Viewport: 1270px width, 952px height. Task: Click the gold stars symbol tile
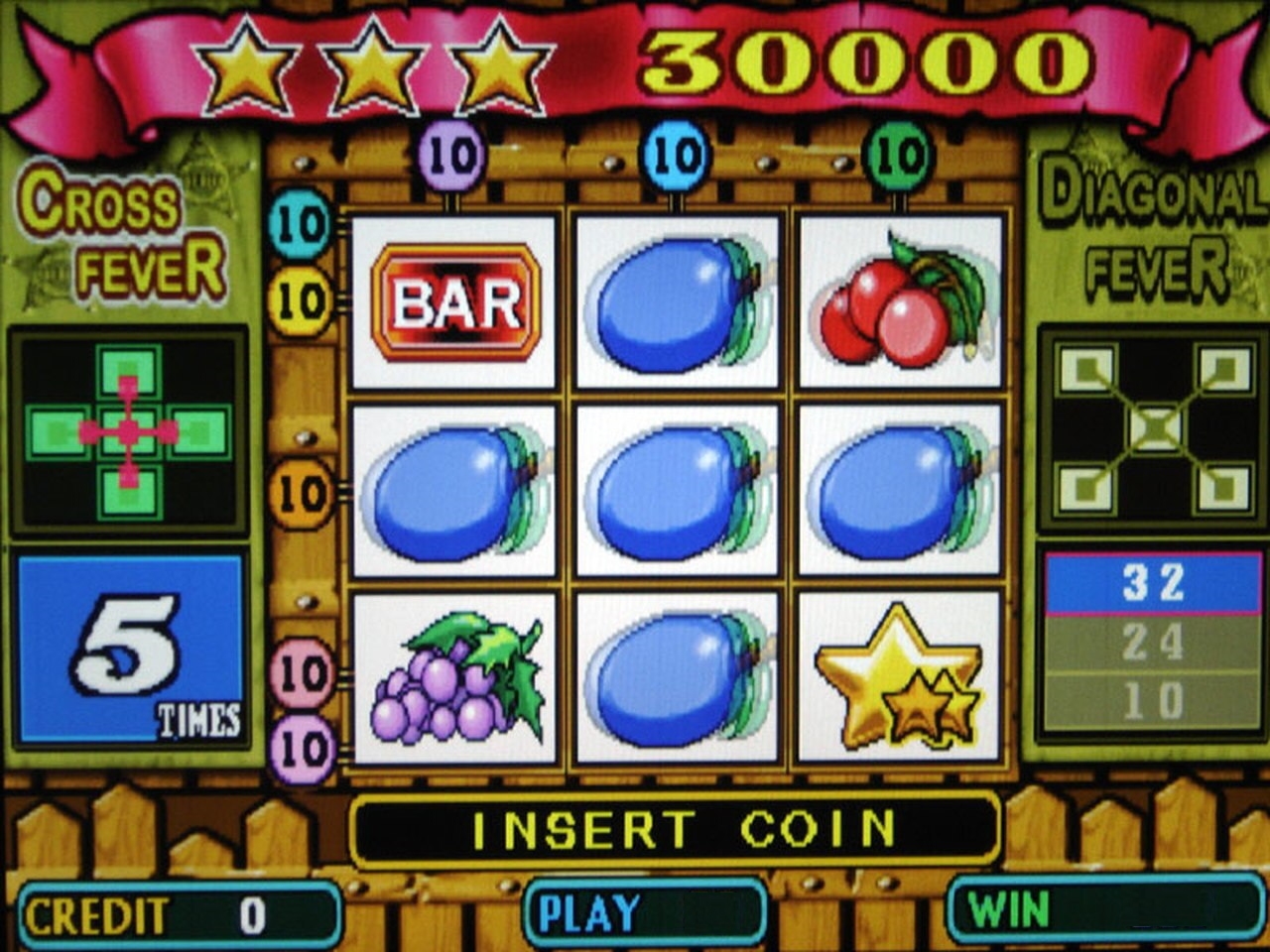(x=899, y=678)
